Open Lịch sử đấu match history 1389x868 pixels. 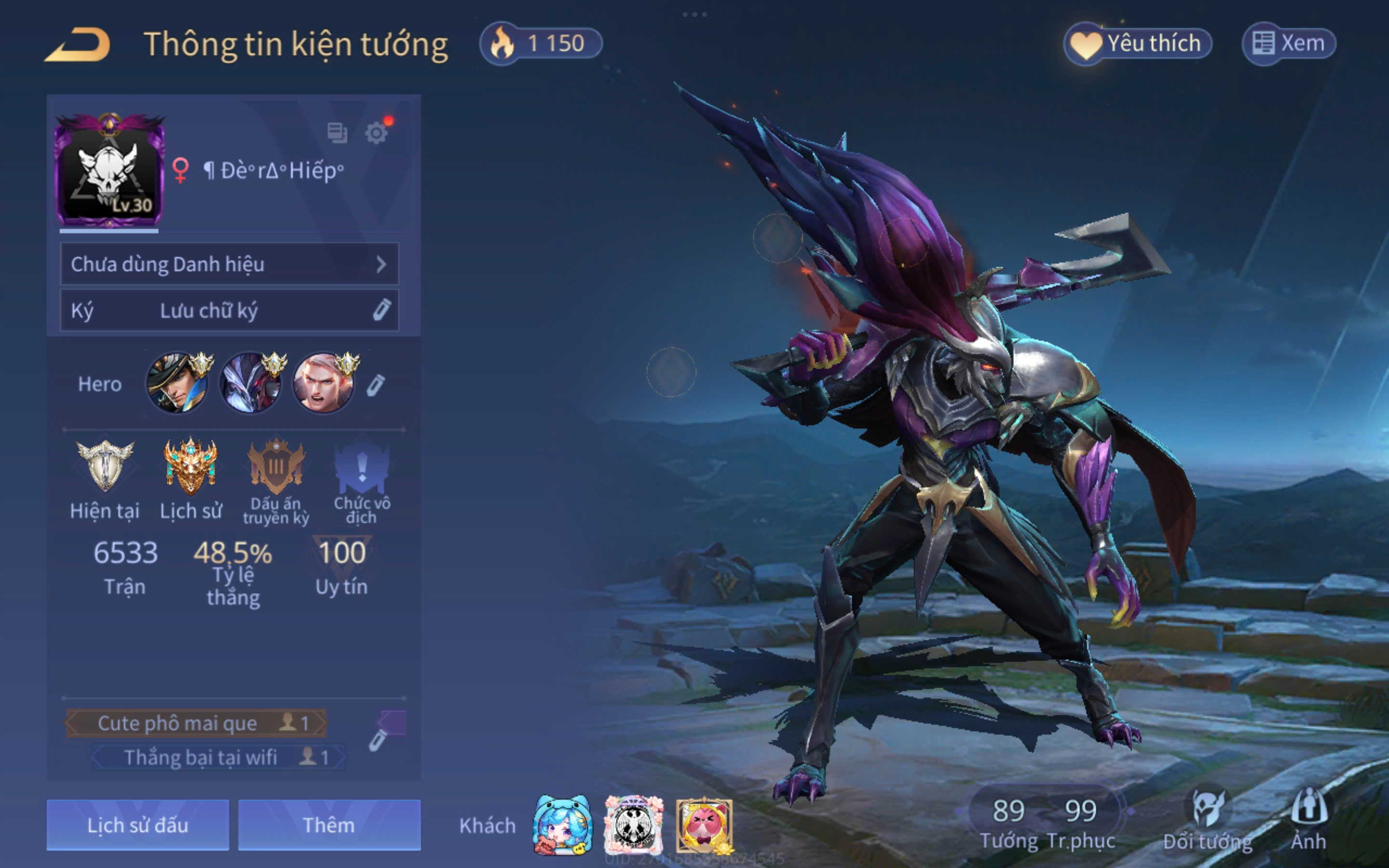138,825
